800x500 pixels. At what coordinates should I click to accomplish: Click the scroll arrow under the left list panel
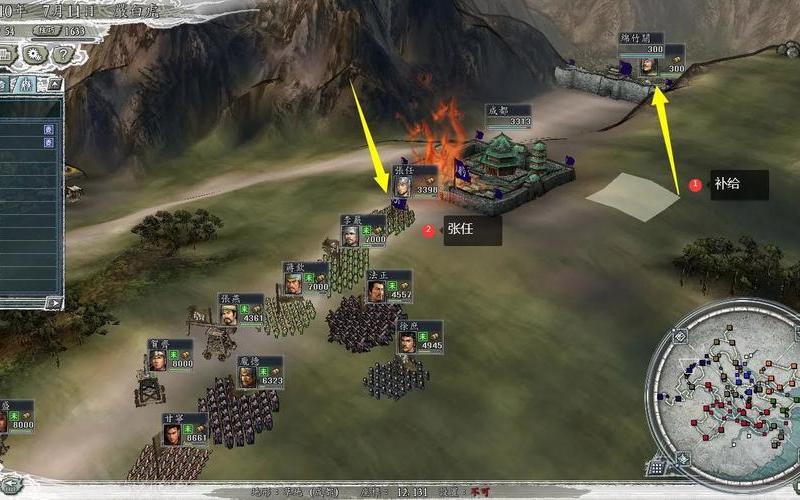[55, 301]
